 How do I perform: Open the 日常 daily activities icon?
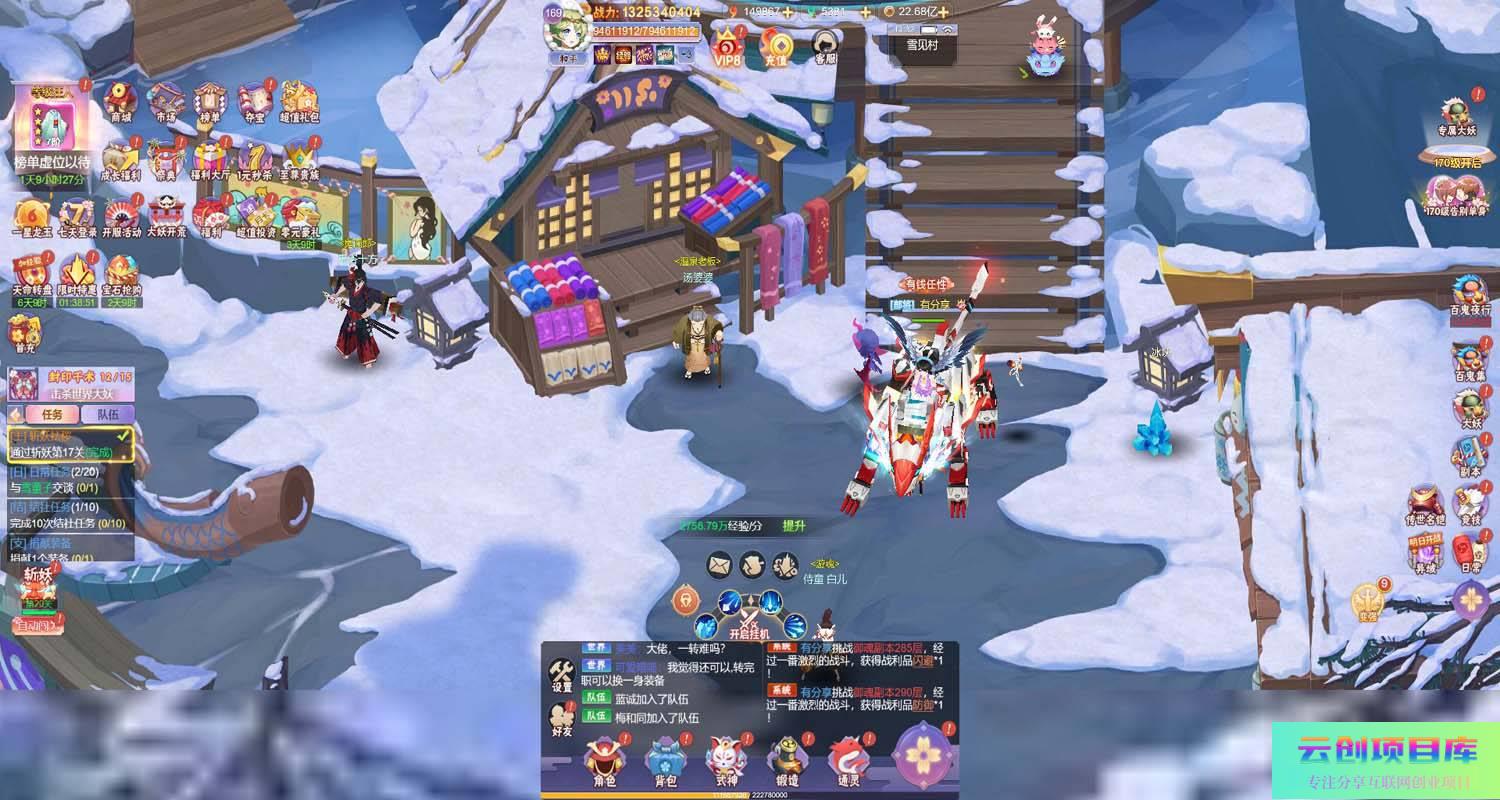(1470, 551)
